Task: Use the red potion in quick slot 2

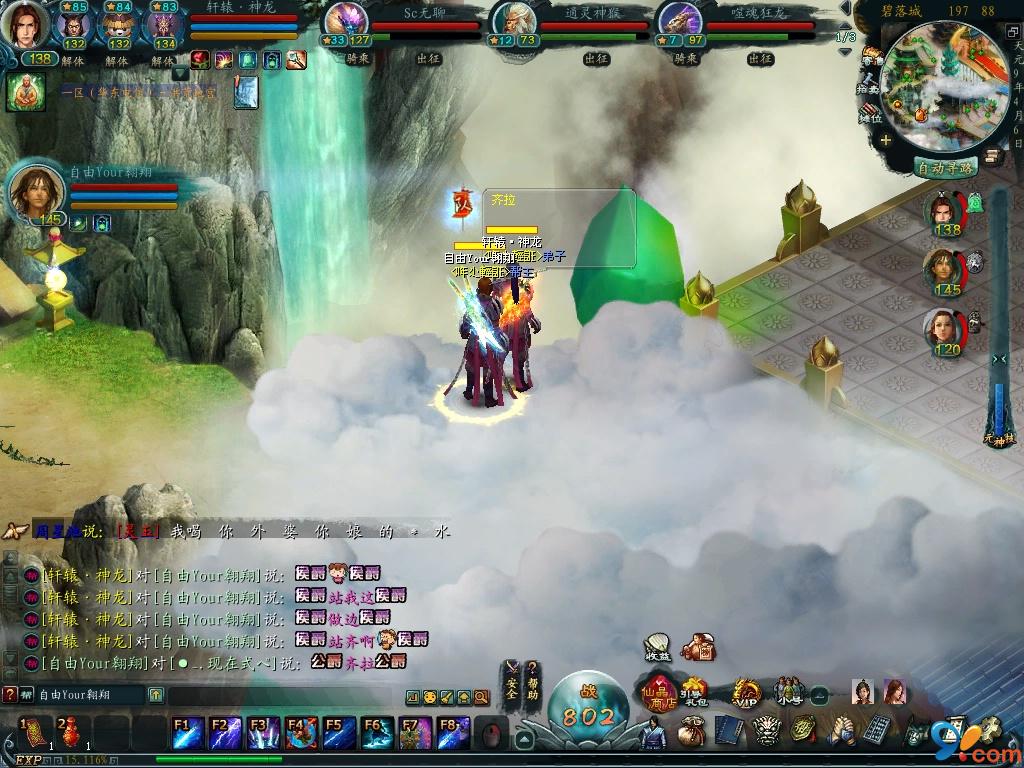Action: tap(68, 733)
